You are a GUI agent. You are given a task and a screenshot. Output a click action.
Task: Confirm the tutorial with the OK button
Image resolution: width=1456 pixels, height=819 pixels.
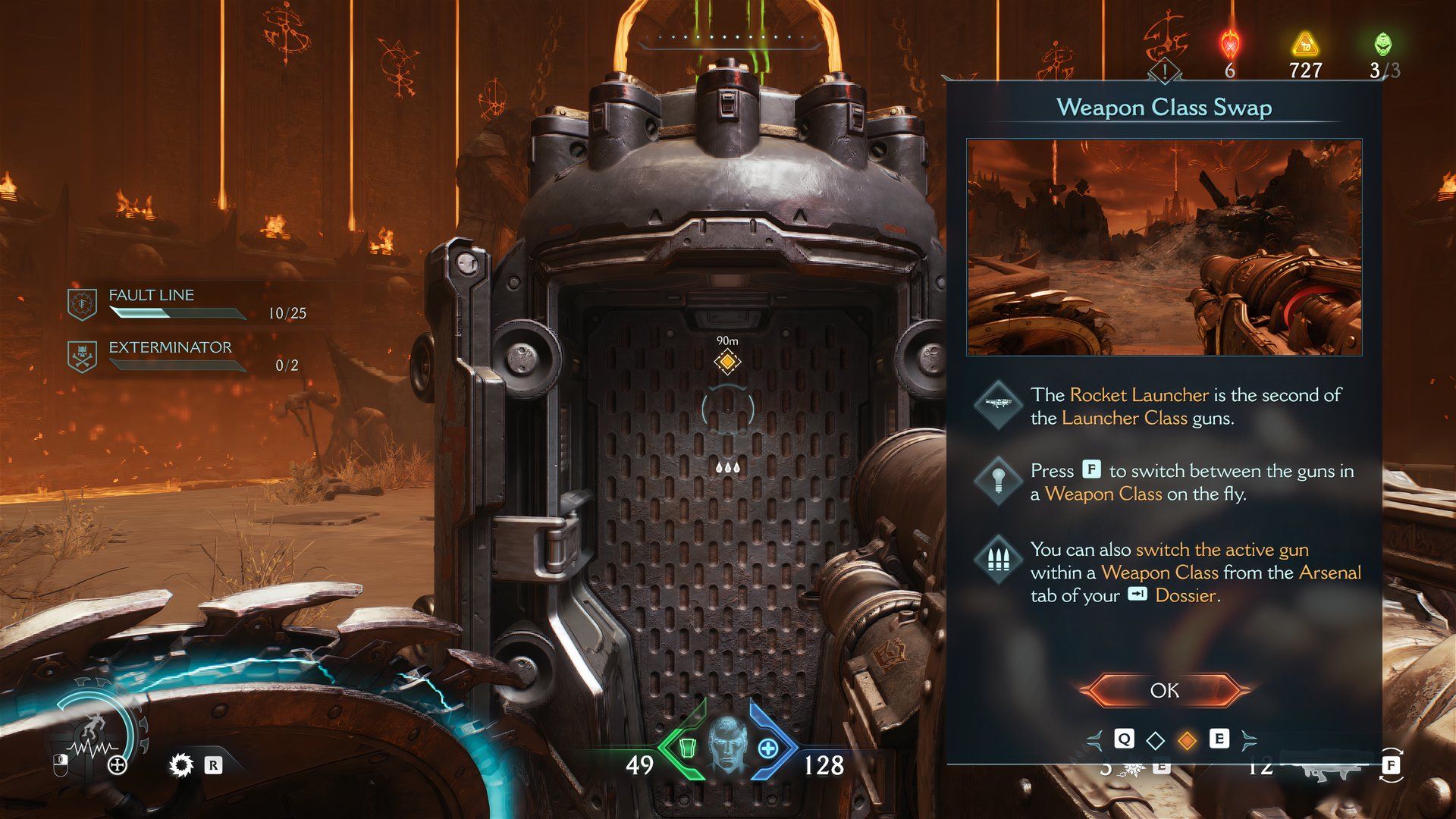1164,690
